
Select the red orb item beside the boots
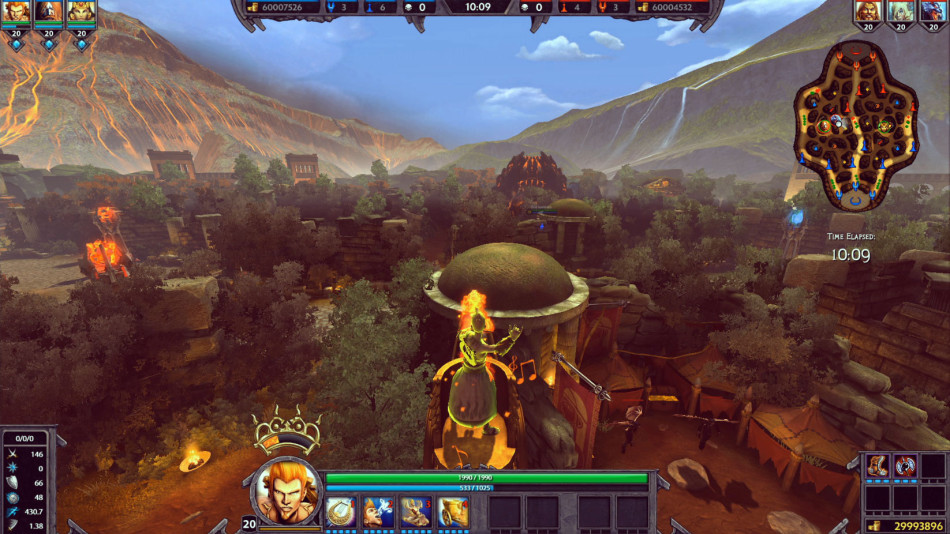pyautogui.click(x=906, y=465)
